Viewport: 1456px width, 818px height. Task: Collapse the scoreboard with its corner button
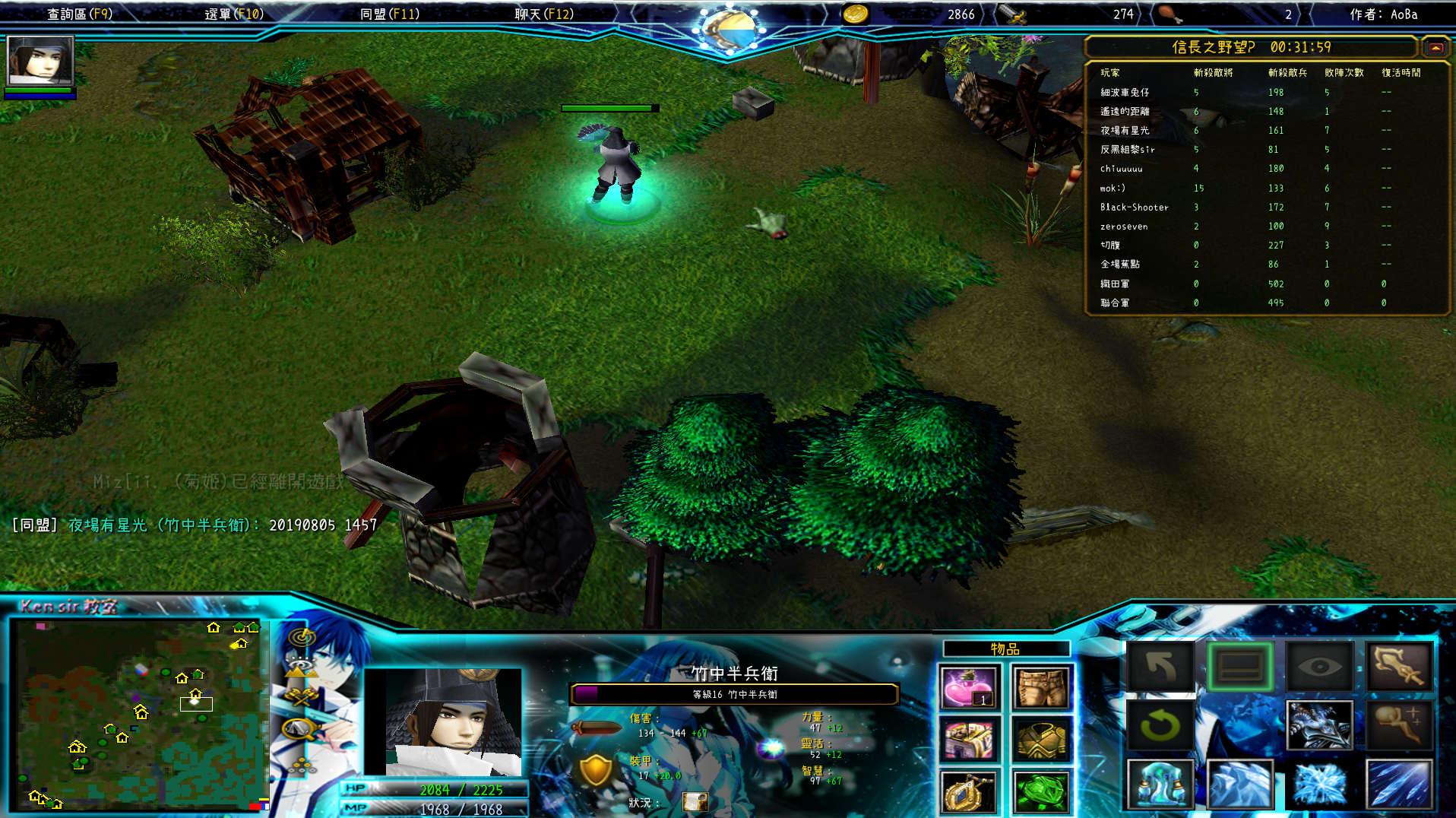pyautogui.click(x=1435, y=47)
